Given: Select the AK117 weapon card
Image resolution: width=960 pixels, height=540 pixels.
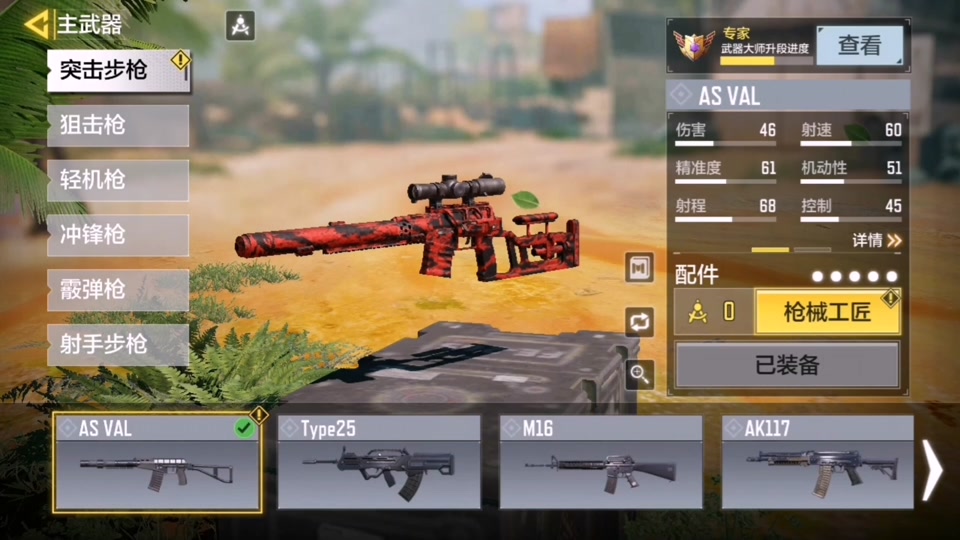Looking at the screenshot, I should click(x=817, y=462).
